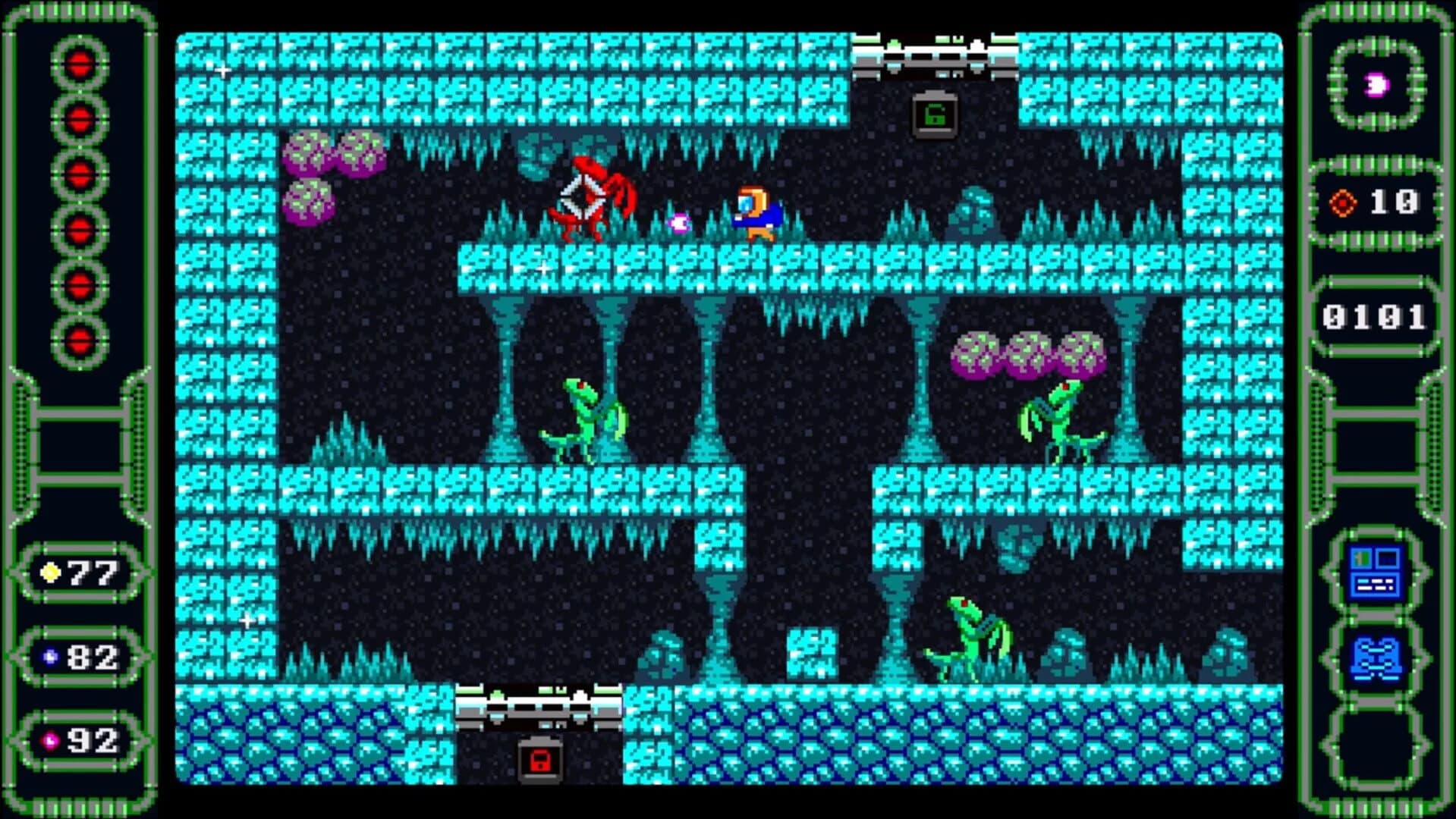Viewport: 1456px width, 819px height.
Task: Select the topmost red health orb
Action: [x=78, y=64]
